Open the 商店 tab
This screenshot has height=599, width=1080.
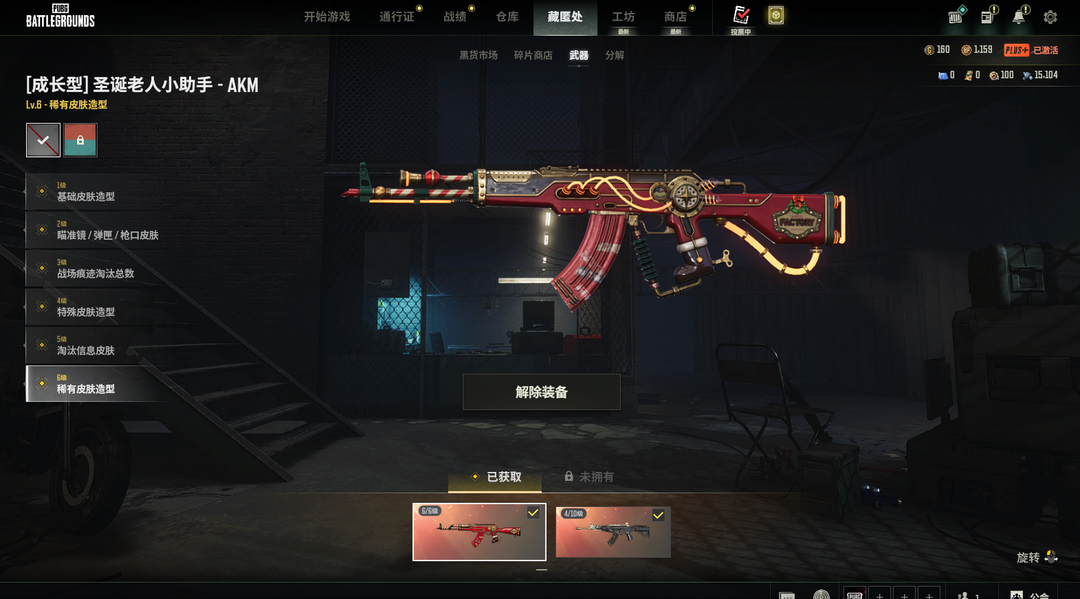(x=676, y=17)
